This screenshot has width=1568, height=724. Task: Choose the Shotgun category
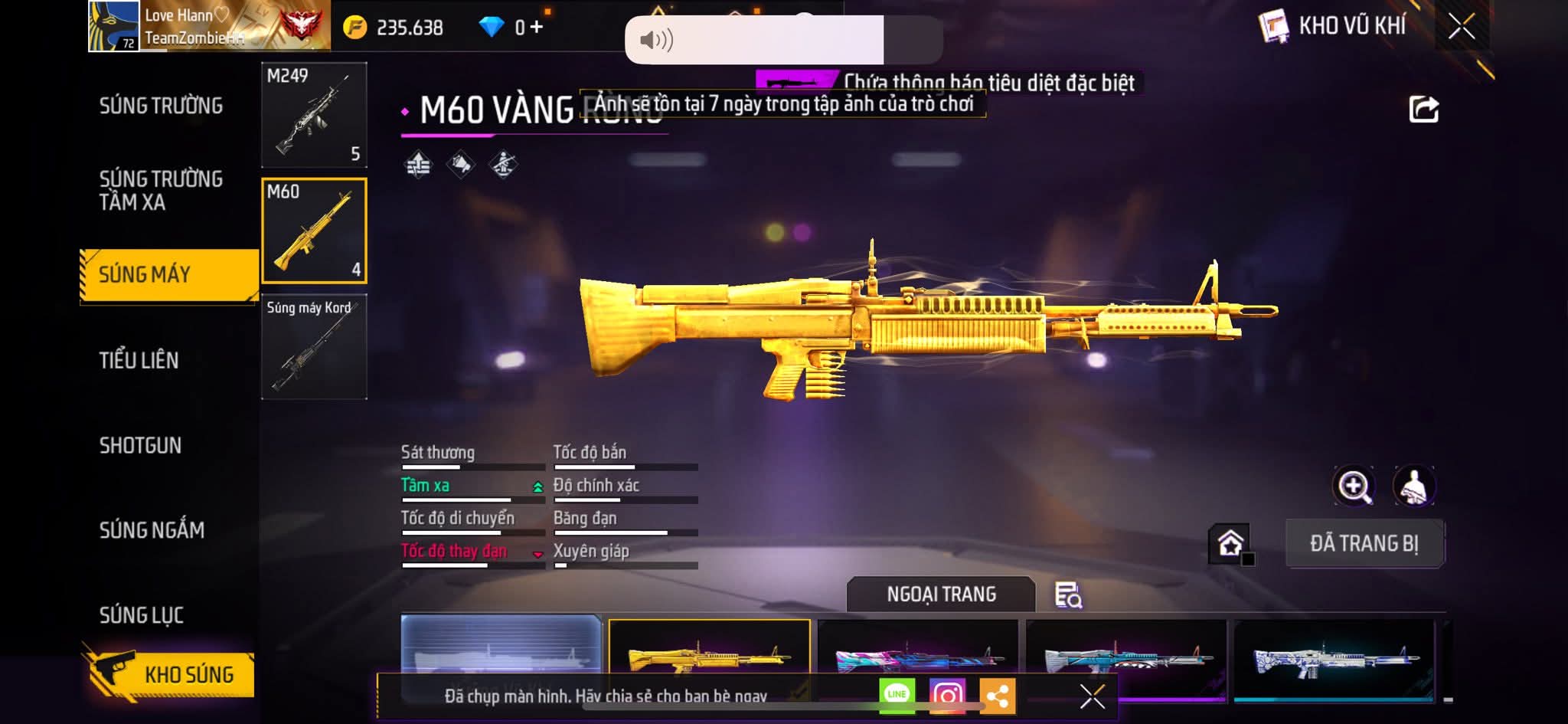coord(140,445)
